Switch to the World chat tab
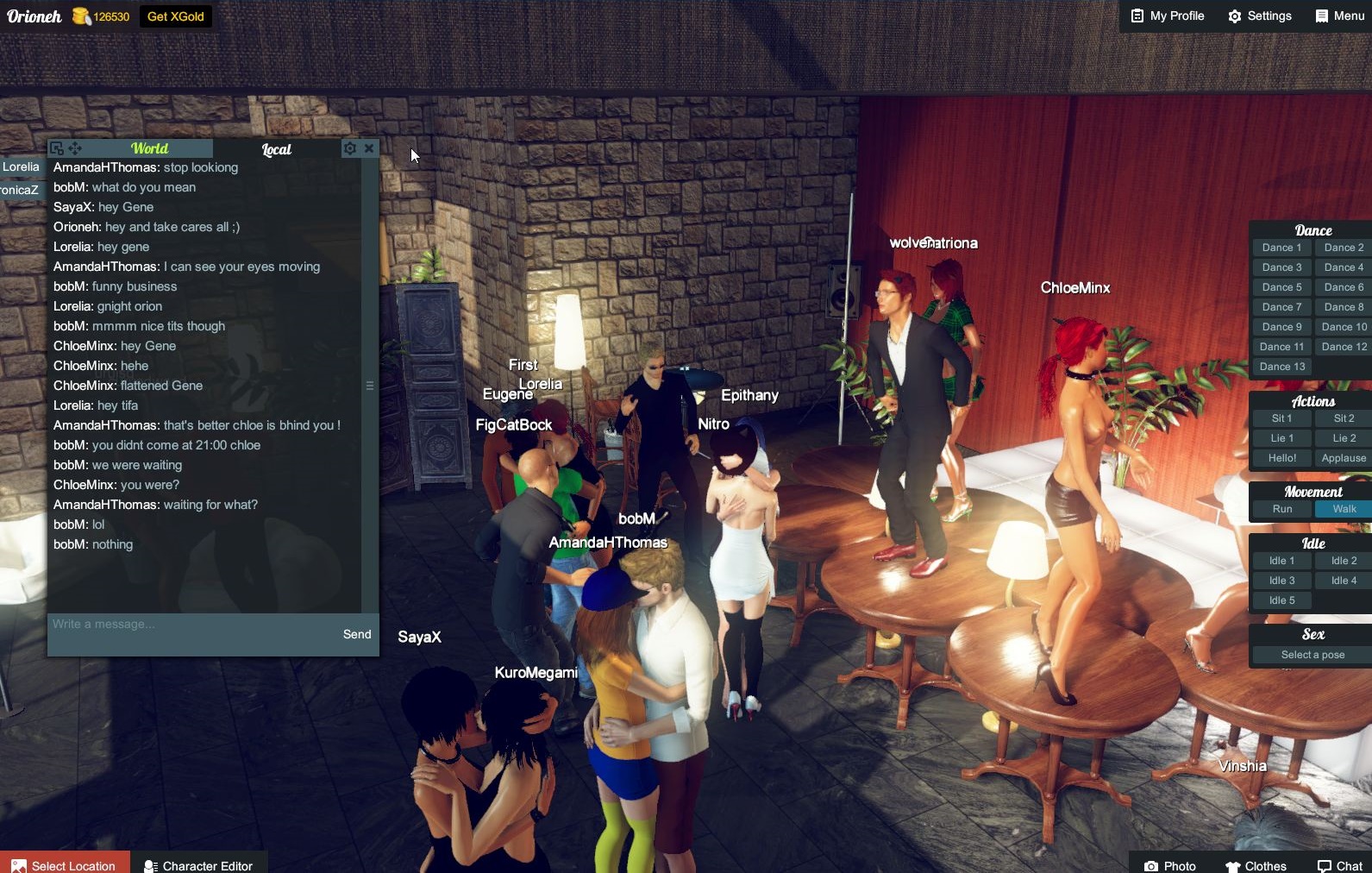1372x873 pixels. [x=149, y=148]
